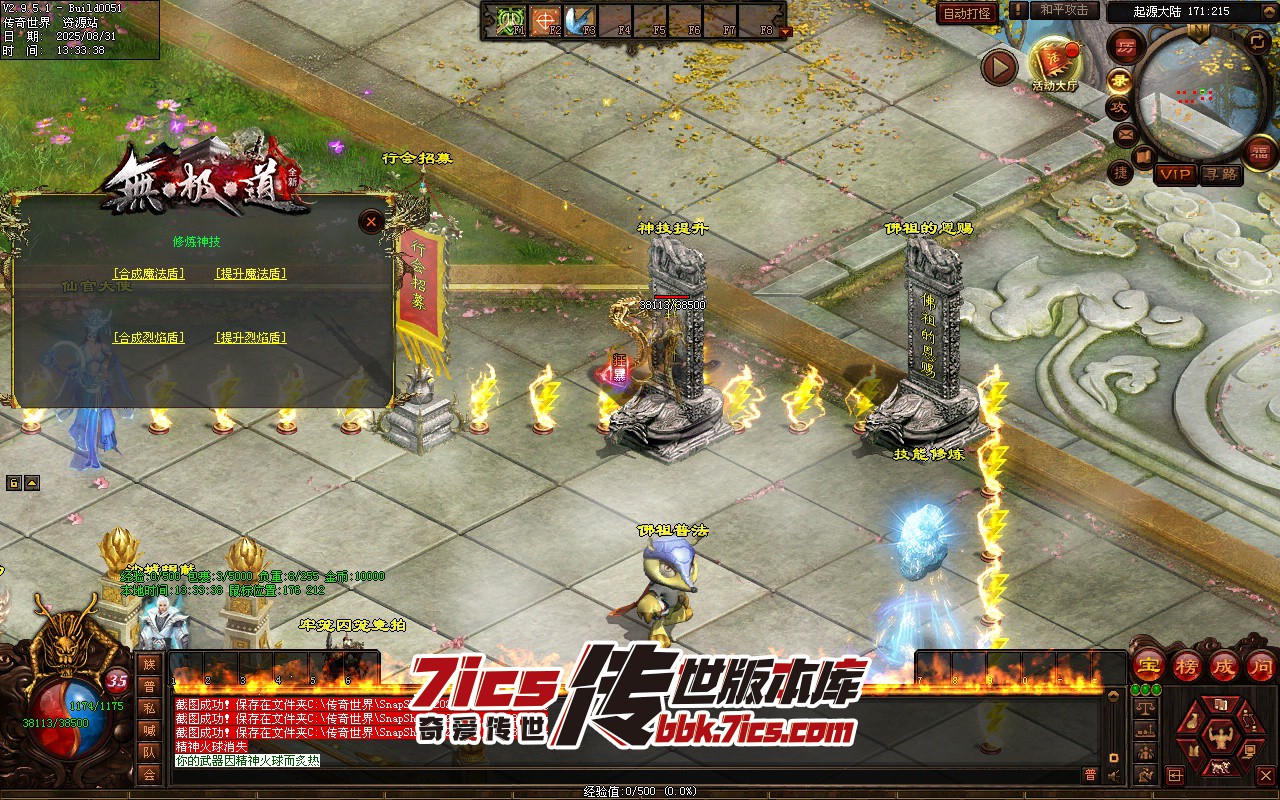Choose the 合成魔法盾 option
Image resolution: width=1280 pixels, height=800 pixels.
(149, 274)
